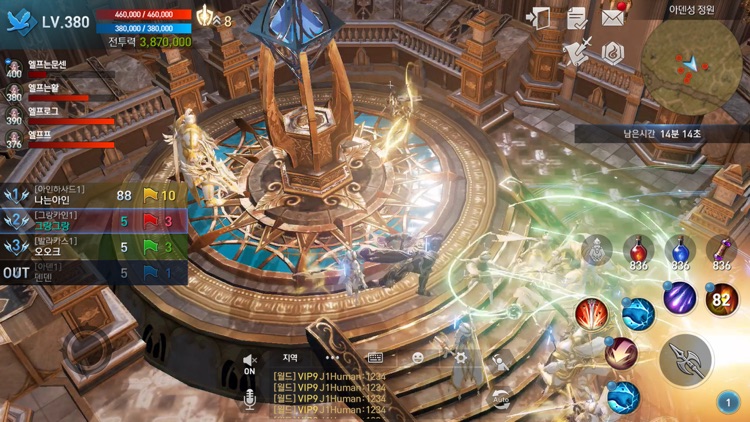Select the 나는아인 ranking row
Screen dimensions: 750x422
[93, 196]
